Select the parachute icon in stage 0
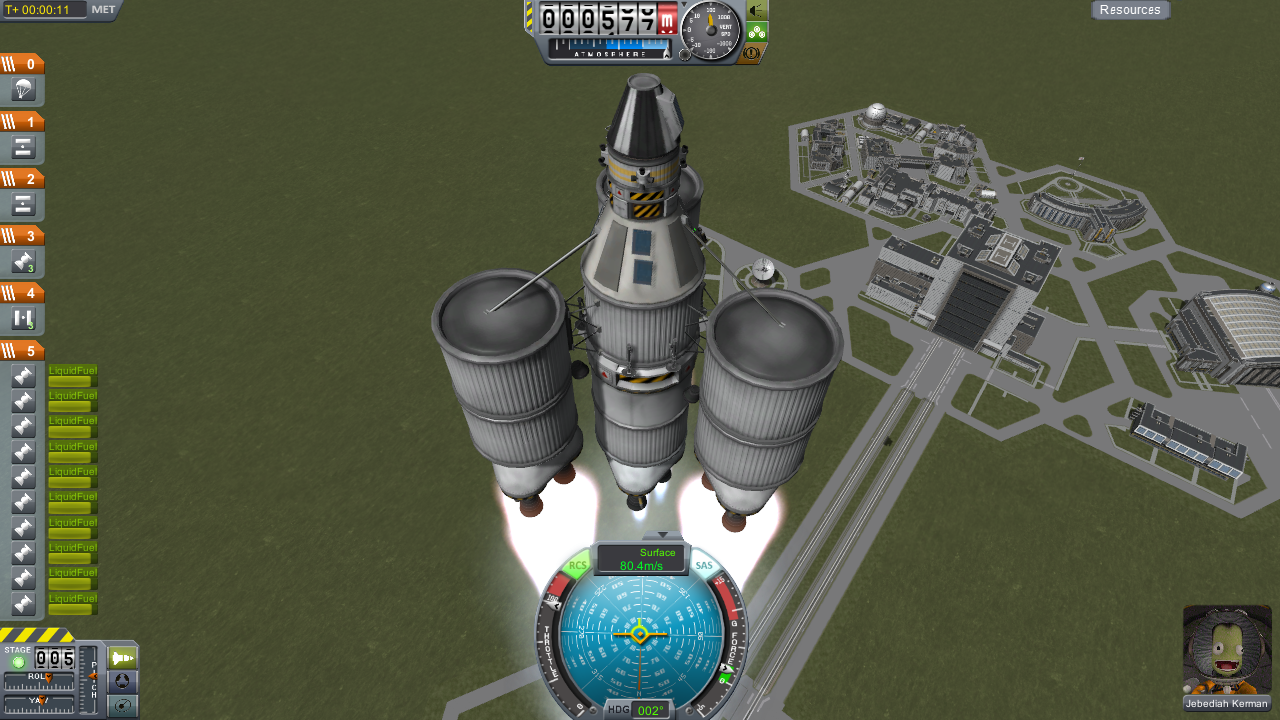Image resolution: width=1280 pixels, height=720 pixels. [22, 90]
